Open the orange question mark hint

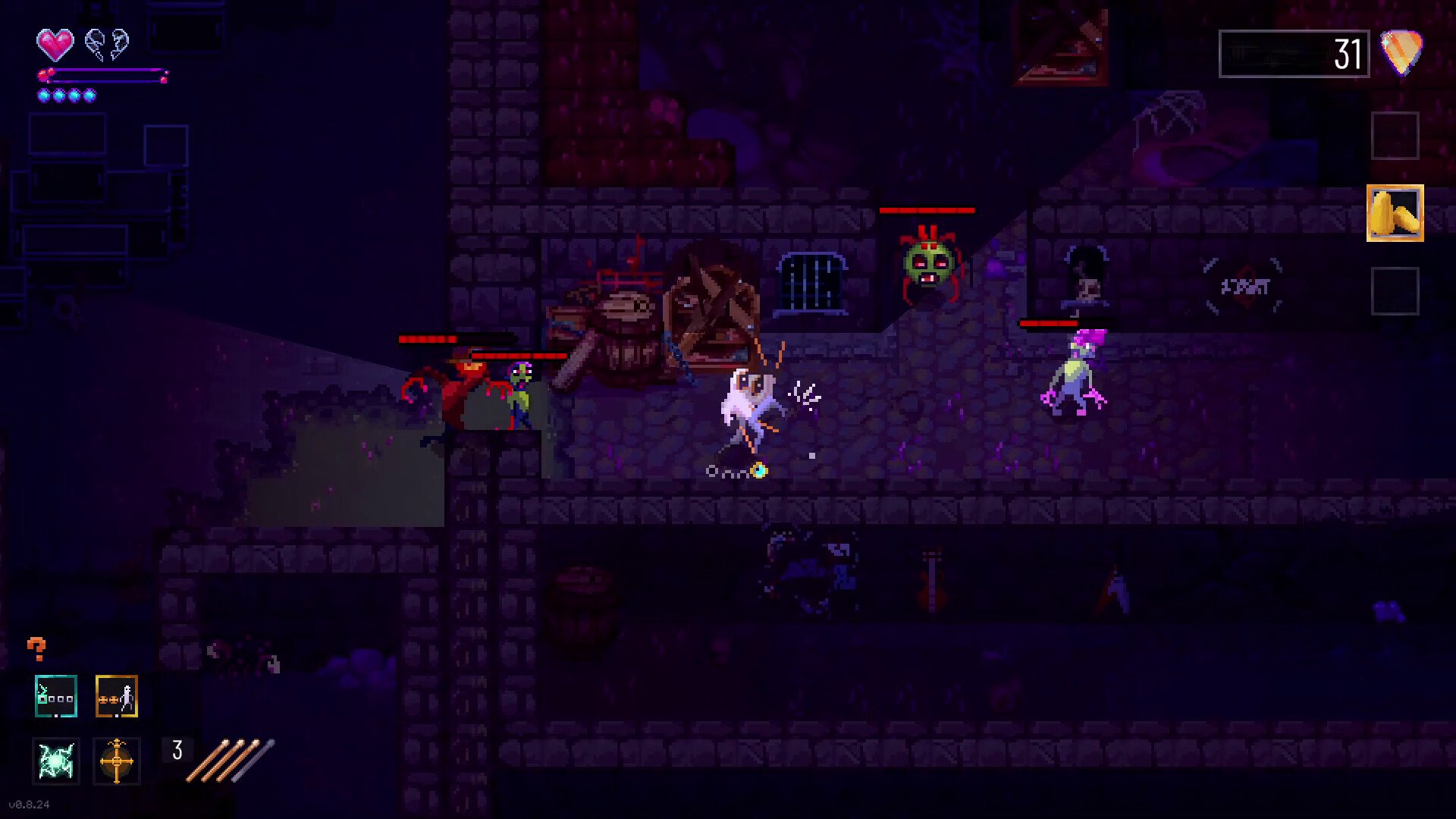pyautogui.click(x=36, y=648)
